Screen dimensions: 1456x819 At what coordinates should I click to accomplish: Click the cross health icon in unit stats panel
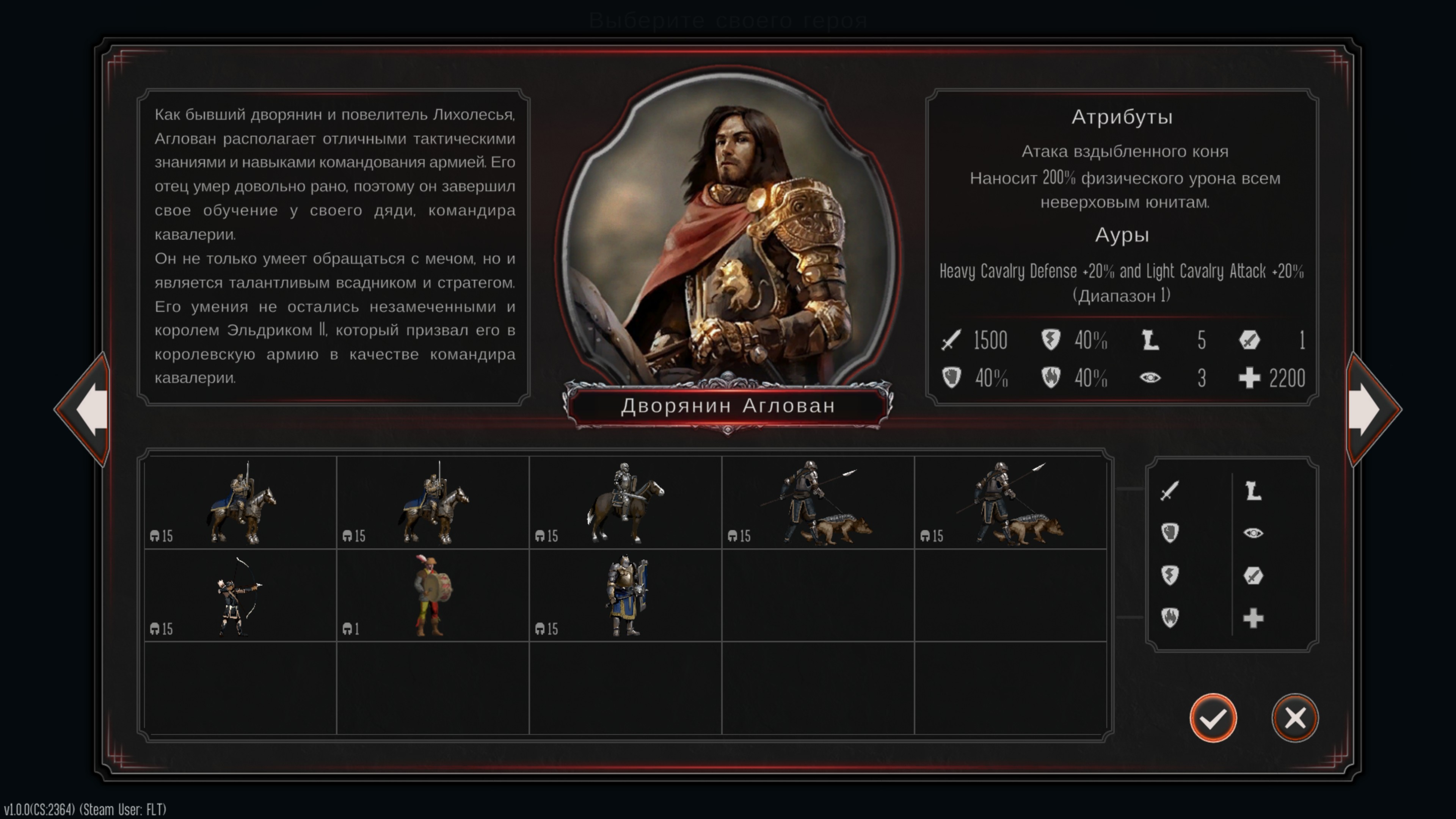coord(1253,618)
